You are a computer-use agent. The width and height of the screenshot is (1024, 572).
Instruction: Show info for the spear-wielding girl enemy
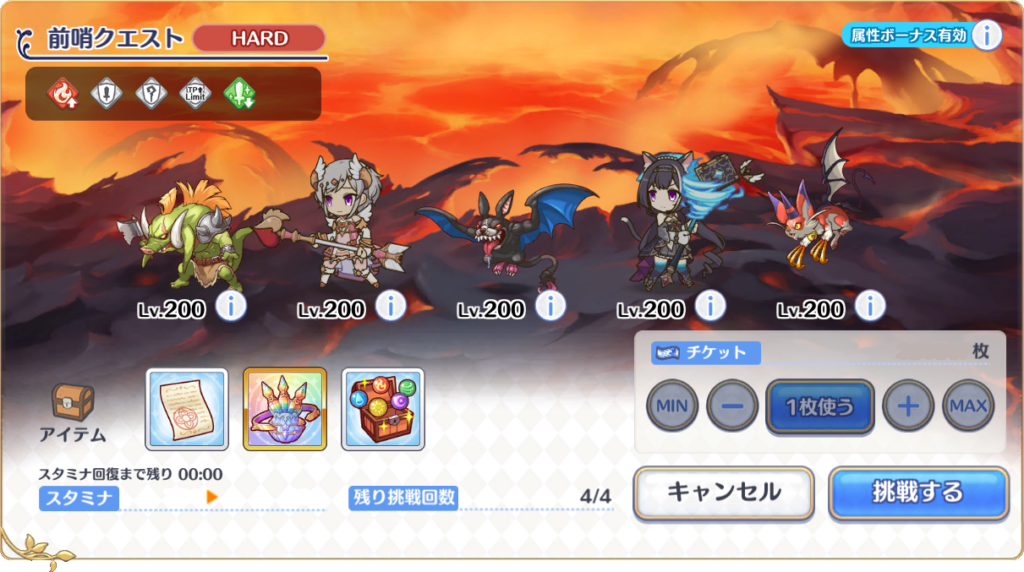coord(391,306)
